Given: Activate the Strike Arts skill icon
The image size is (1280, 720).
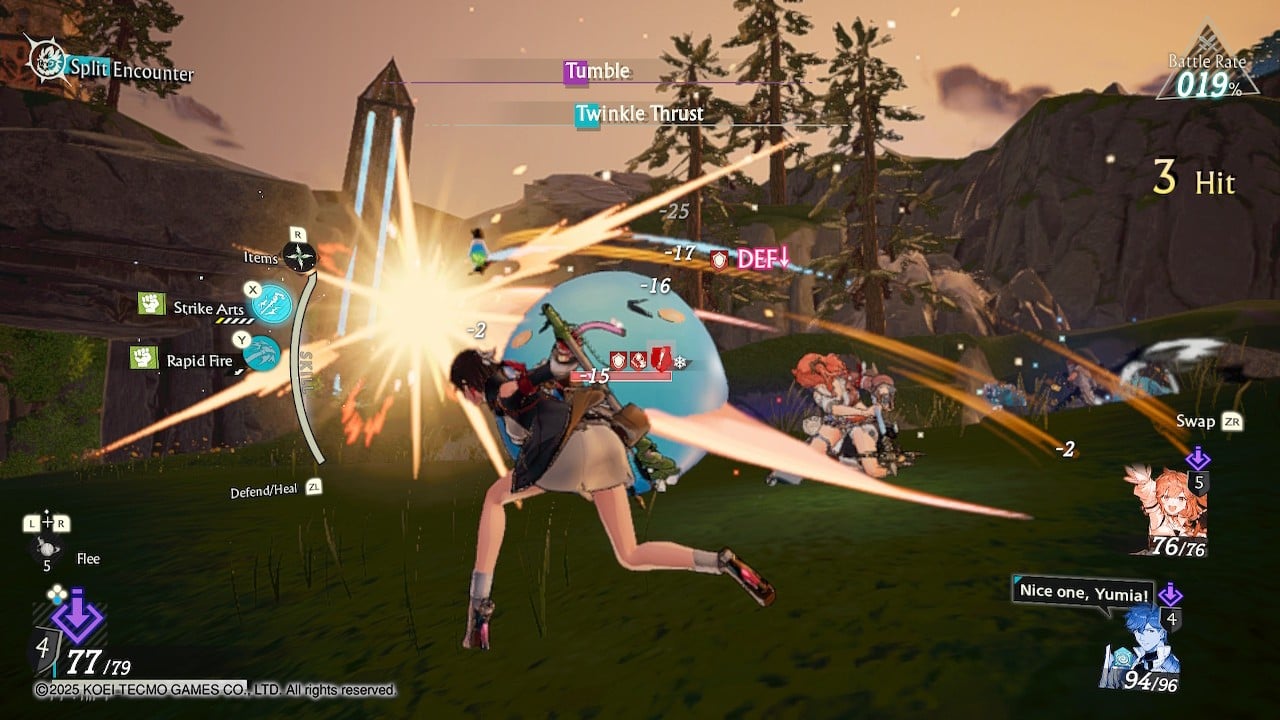Looking at the screenshot, I should pyautogui.click(x=271, y=304).
